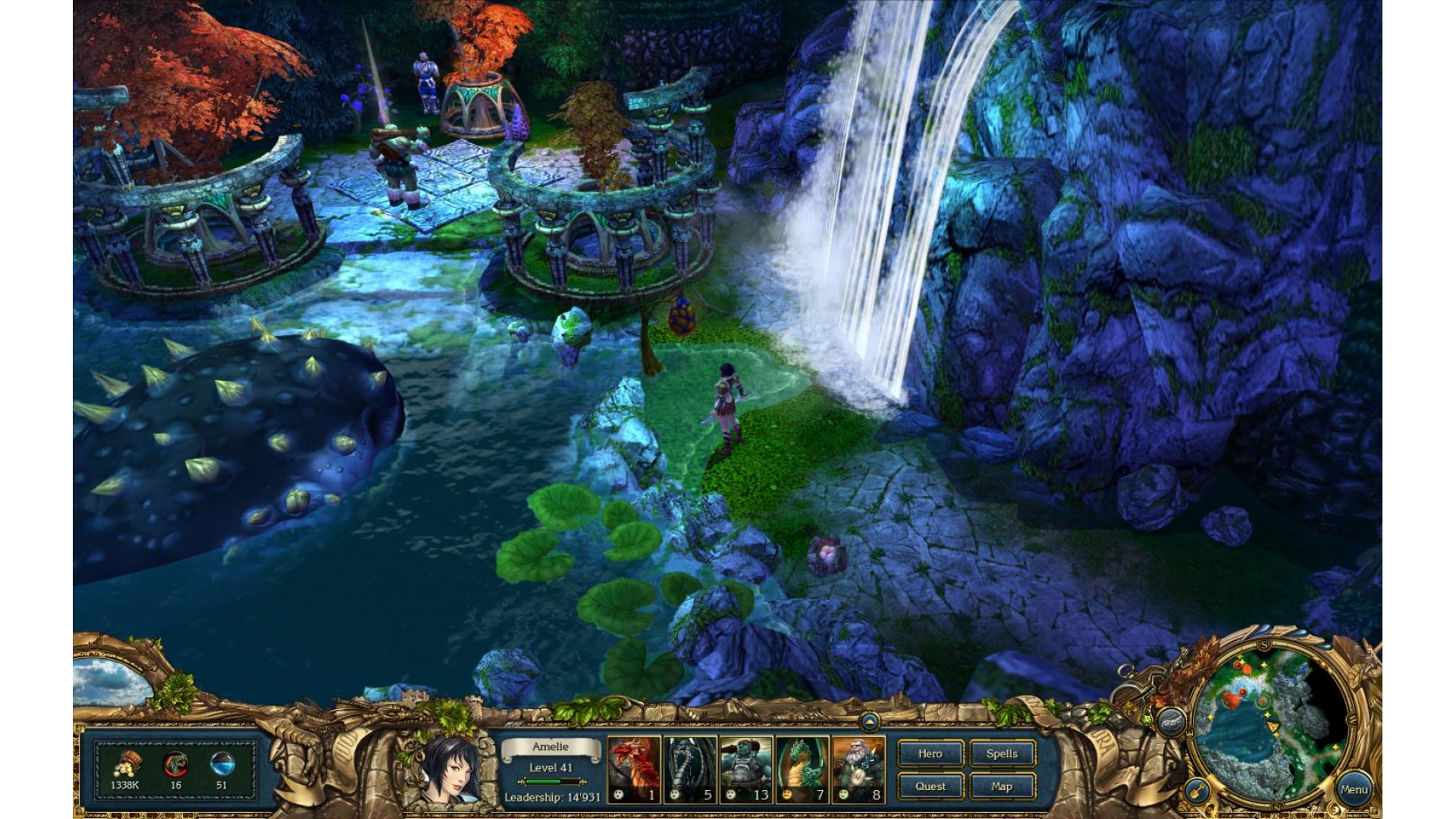
Task: Activate the shovel dig button
Action: tap(1197, 791)
